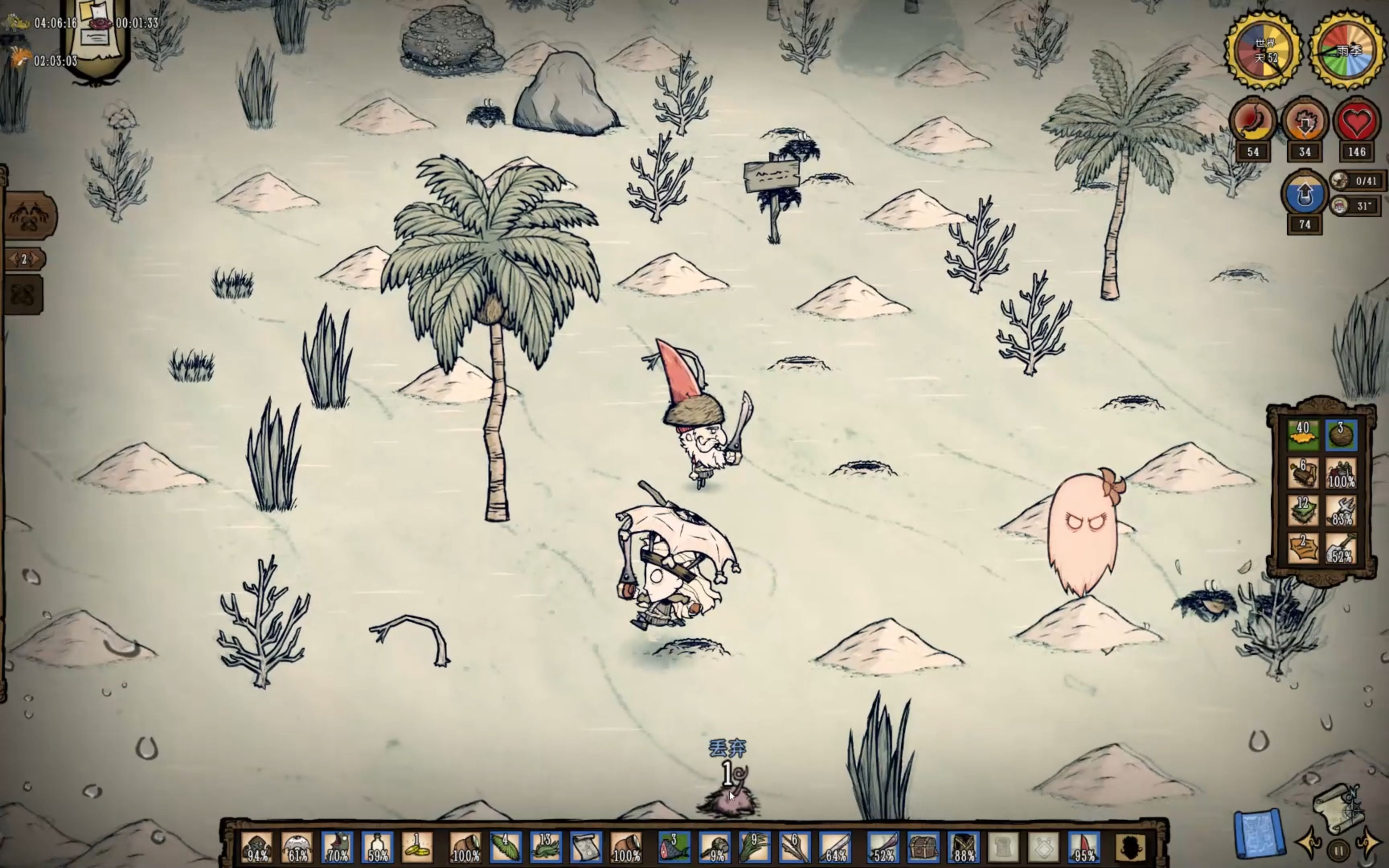This screenshot has height=868, width=1389.
Task: Select the gold coins hotbar slot
Action: 417,848
